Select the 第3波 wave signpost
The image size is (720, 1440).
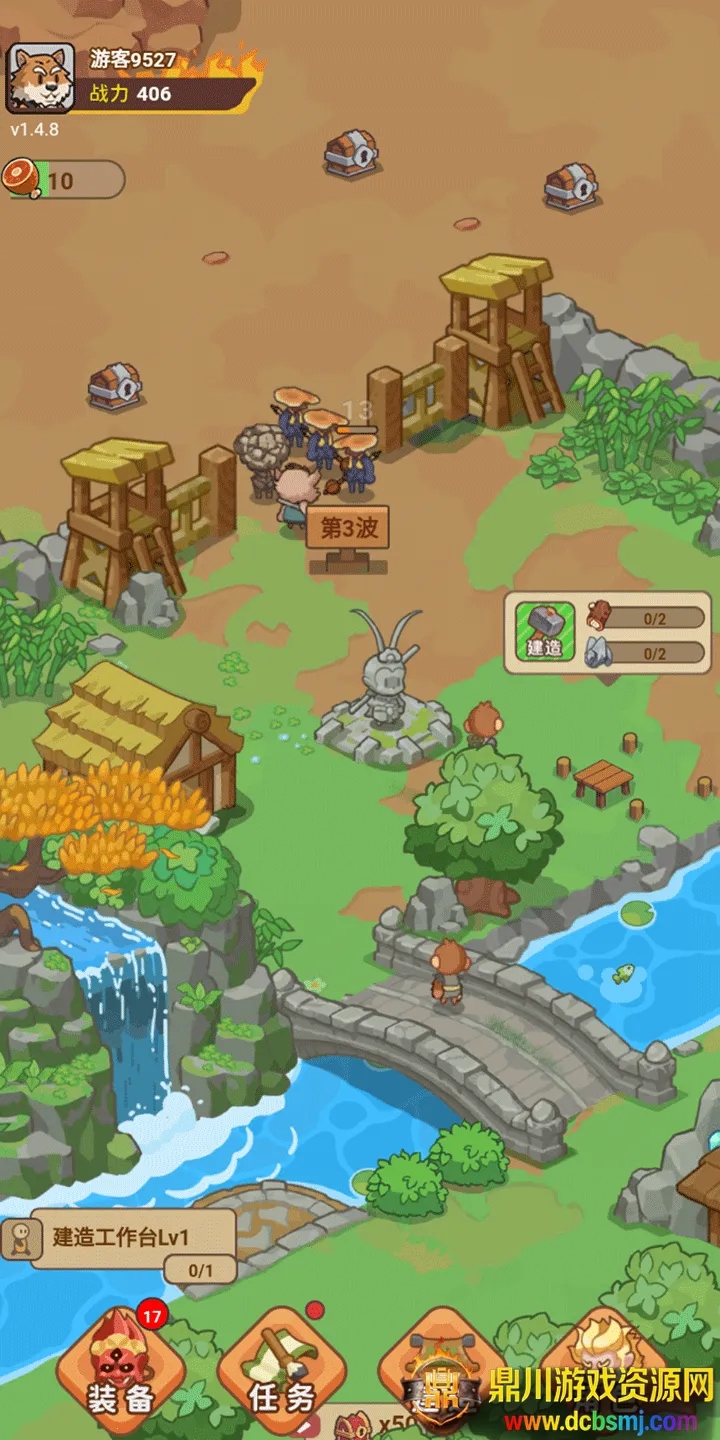[347, 529]
